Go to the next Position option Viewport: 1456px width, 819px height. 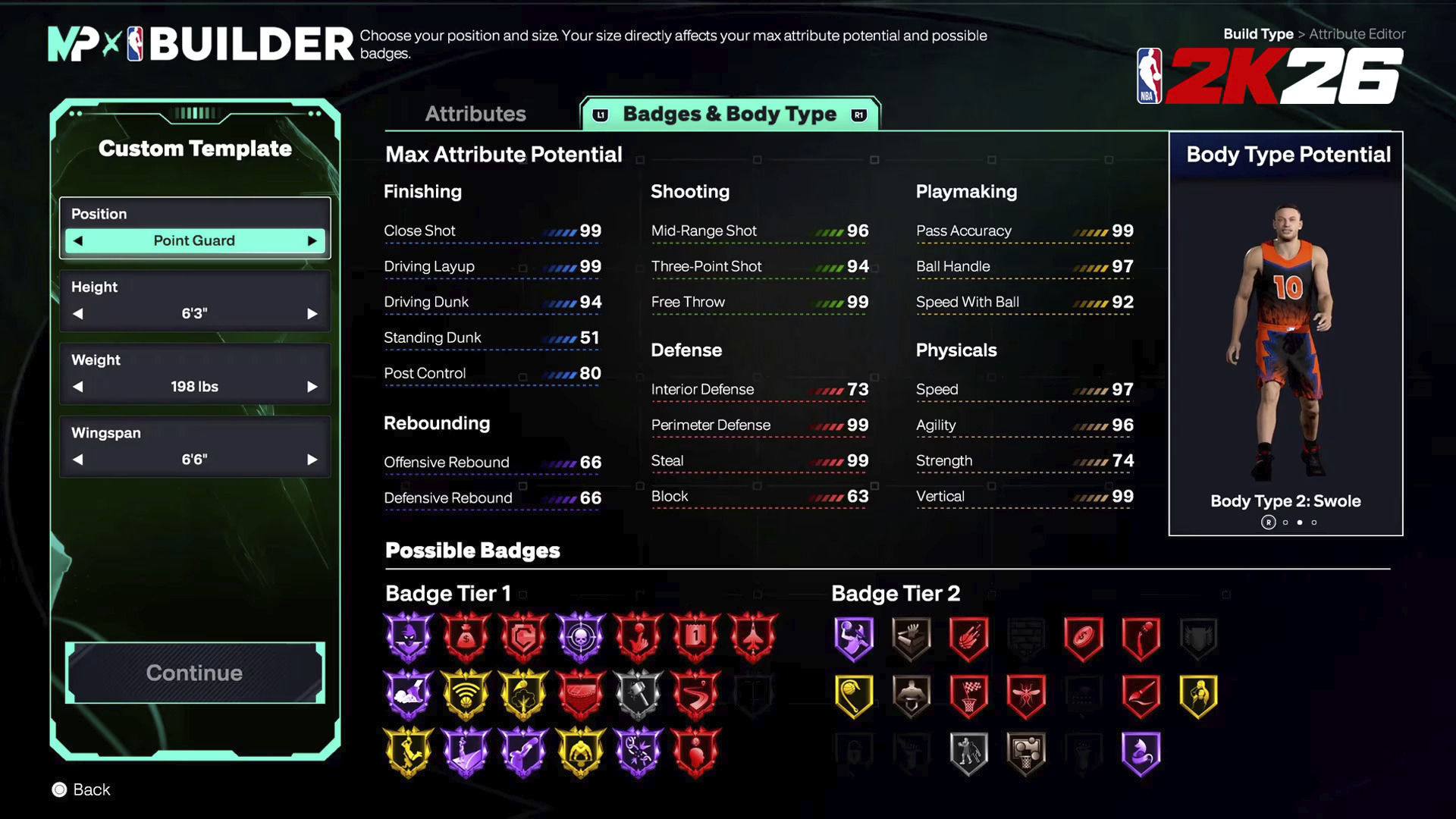click(312, 241)
